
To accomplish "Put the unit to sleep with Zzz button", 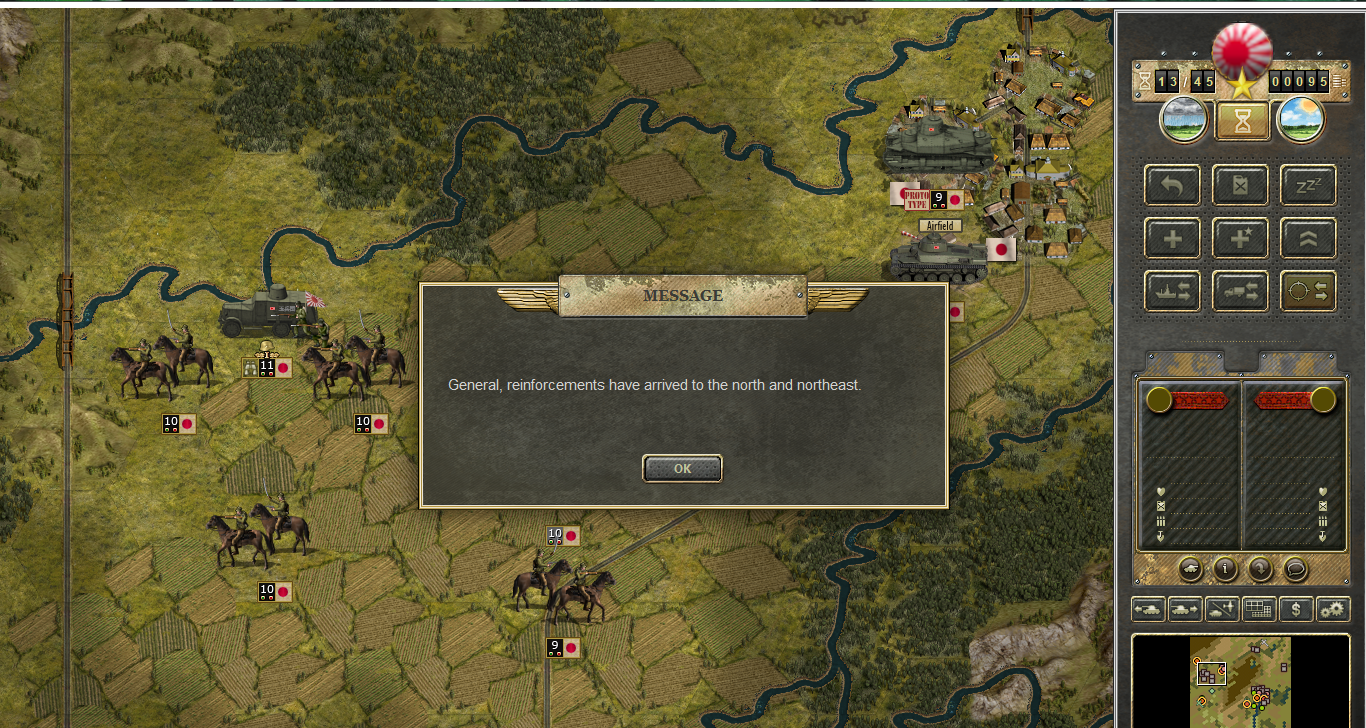I will [x=1308, y=186].
